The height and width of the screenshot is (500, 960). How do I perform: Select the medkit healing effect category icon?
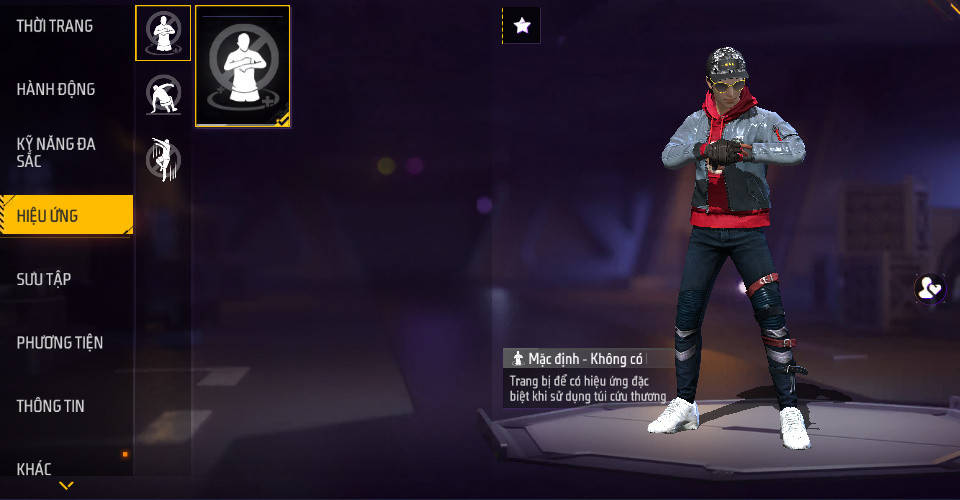[163, 33]
